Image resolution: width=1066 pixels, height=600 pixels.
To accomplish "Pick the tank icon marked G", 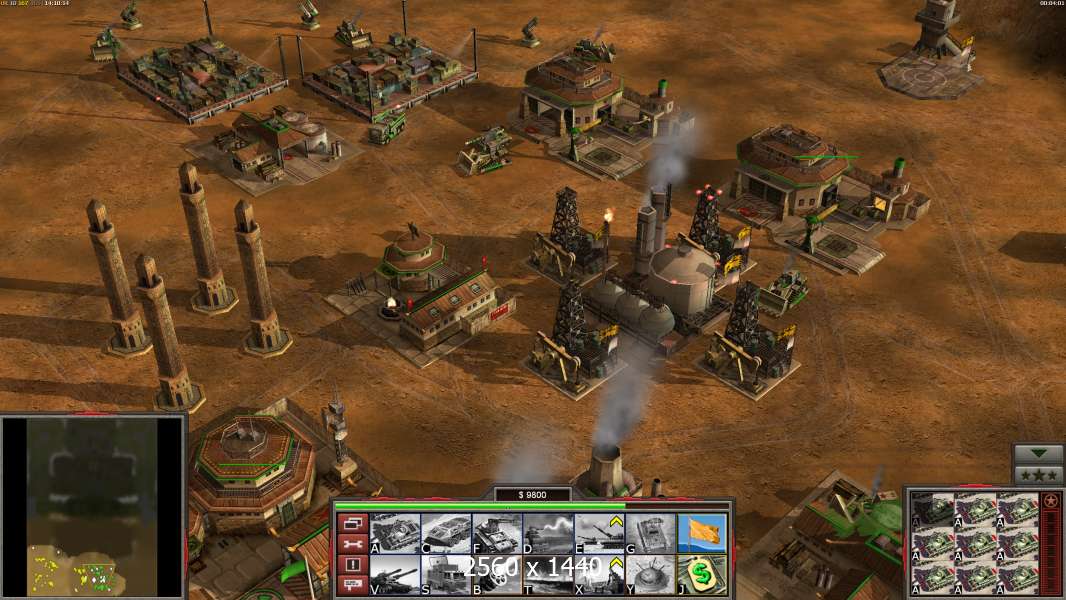I will click(x=650, y=534).
